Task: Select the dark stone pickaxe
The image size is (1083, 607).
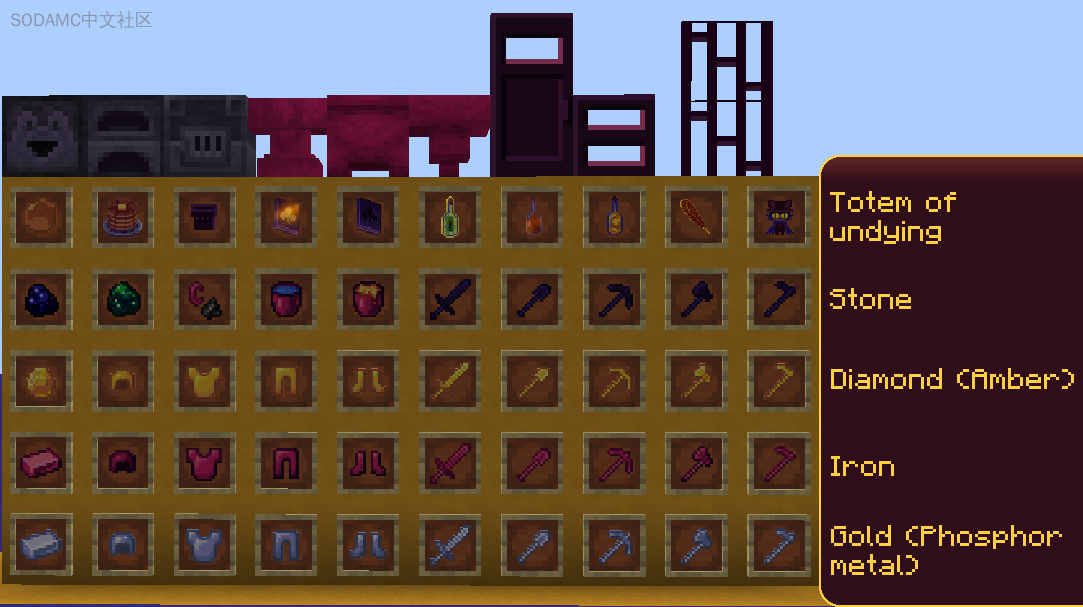Action: (x=614, y=298)
